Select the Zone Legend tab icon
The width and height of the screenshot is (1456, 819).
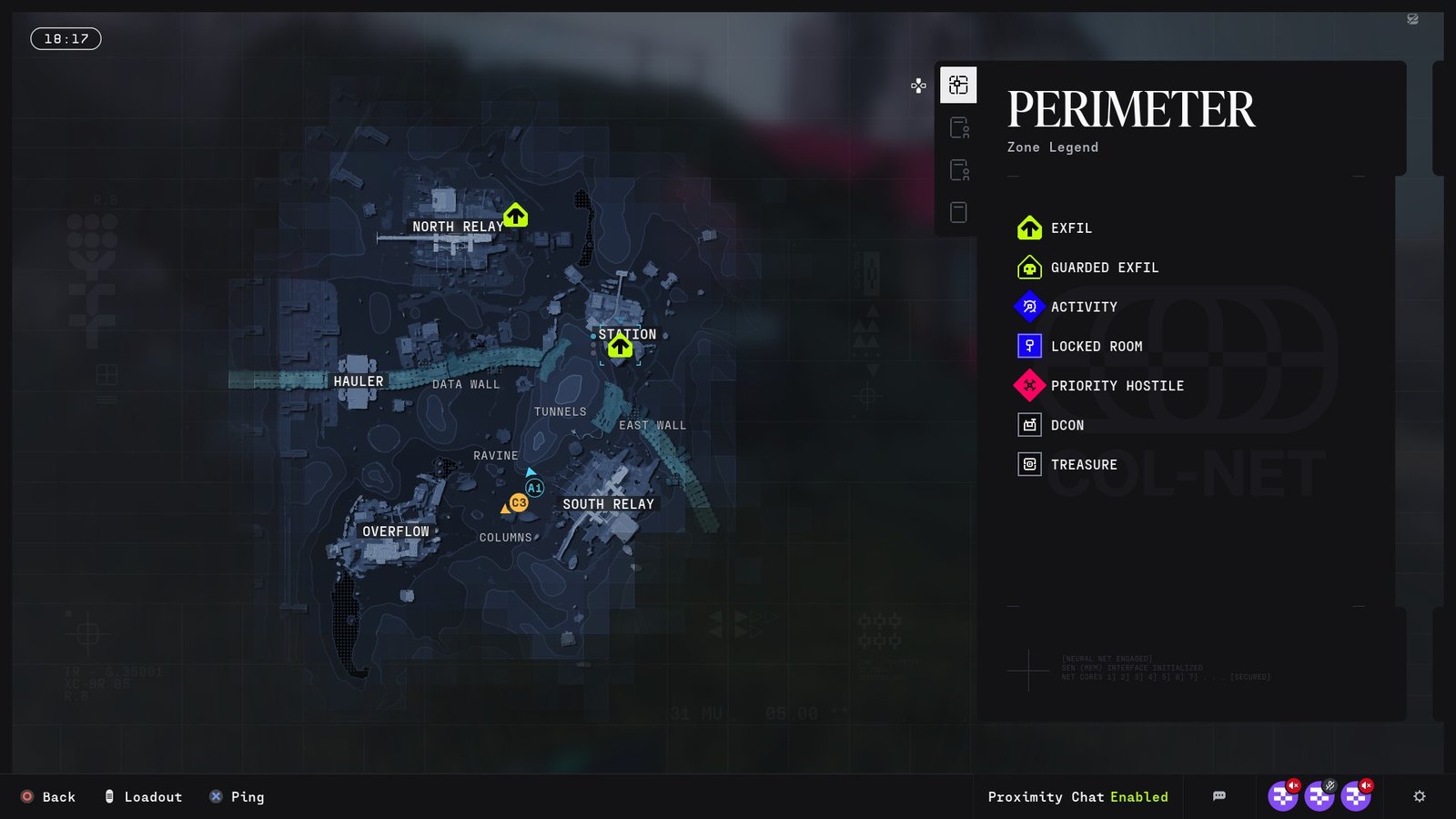coord(958,86)
